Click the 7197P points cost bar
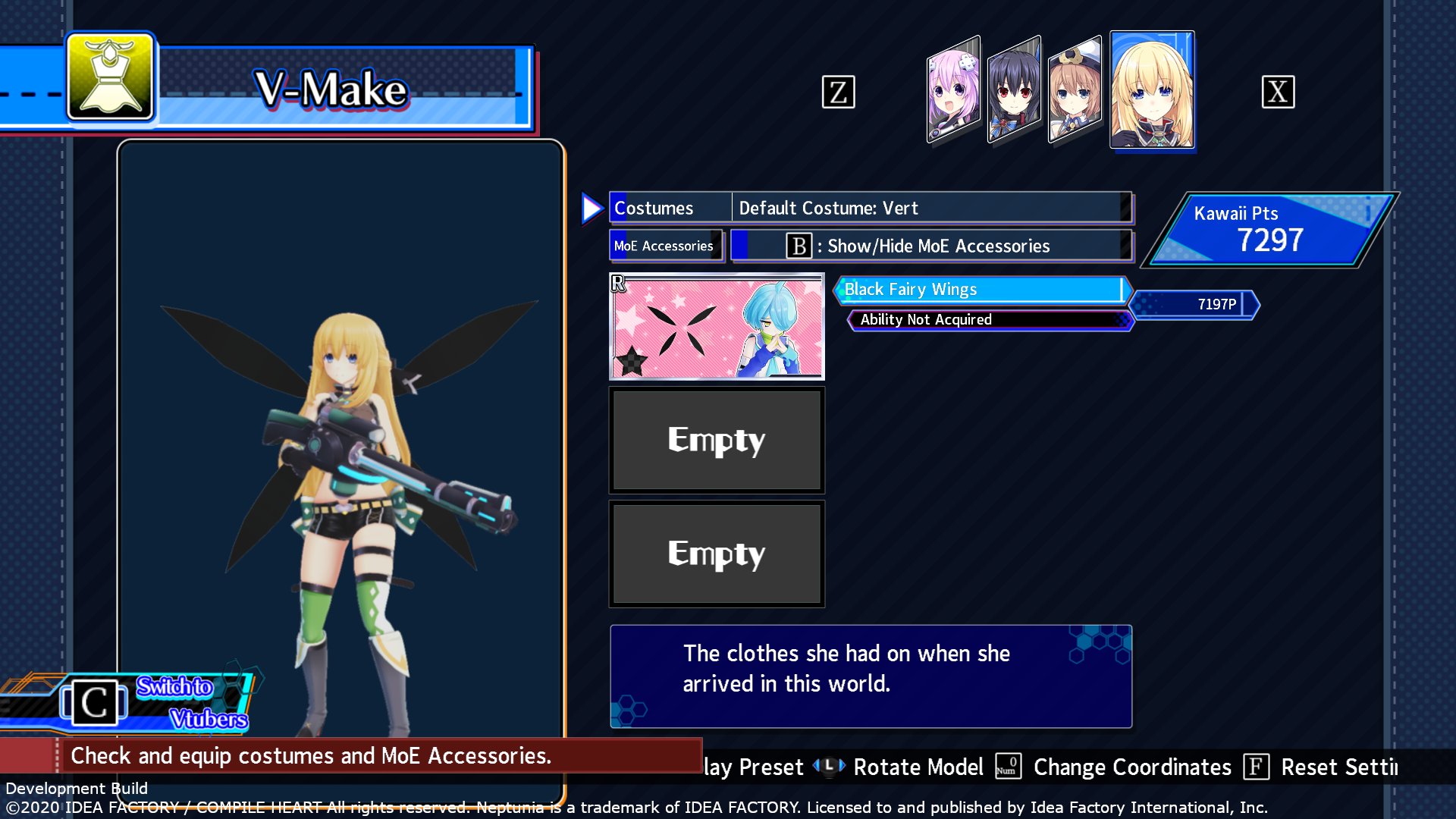Screen dimensions: 1456x819 point(1194,305)
